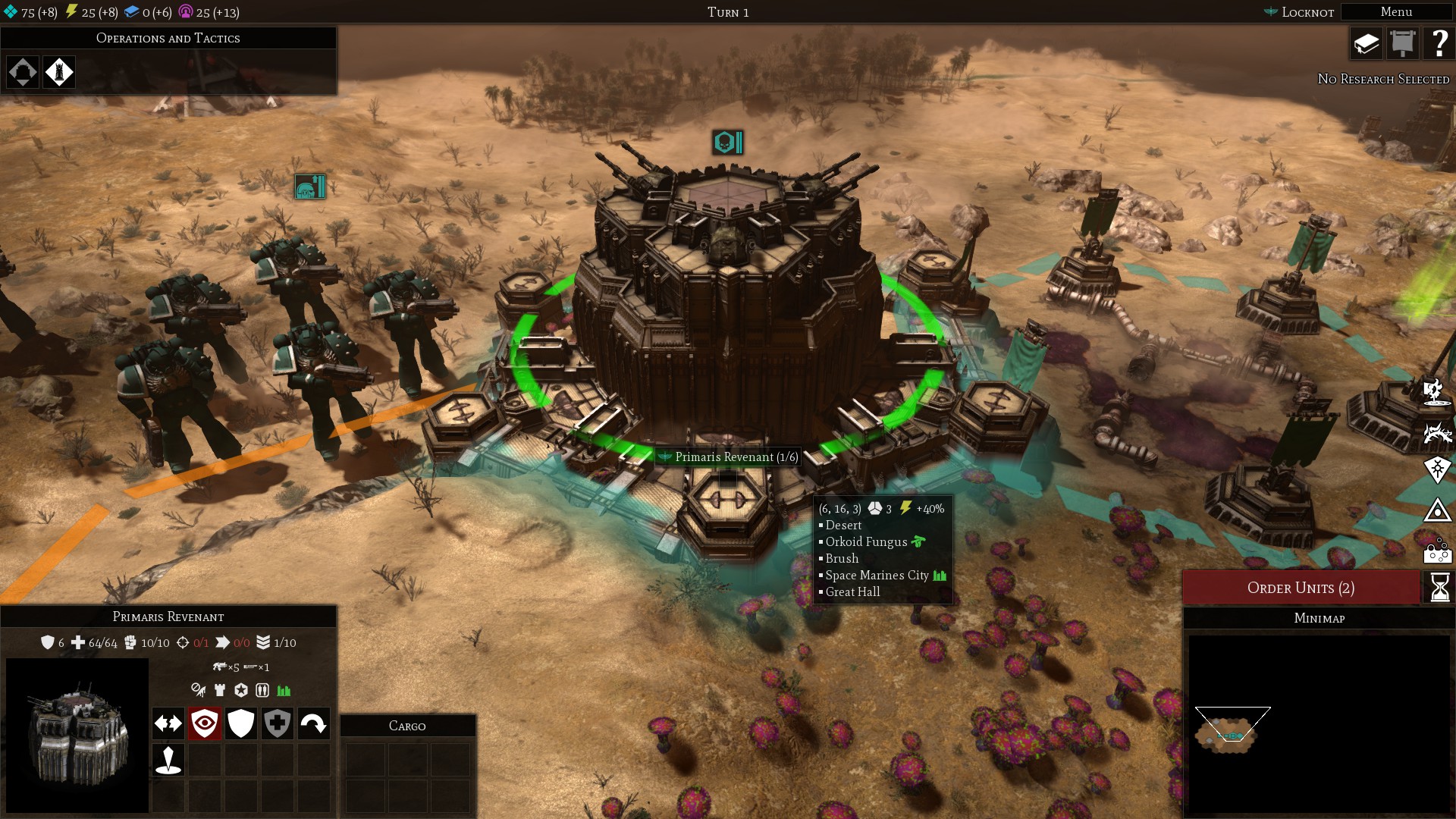Select the helmet unit marker icon
1456x819 pixels.
[309, 187]
